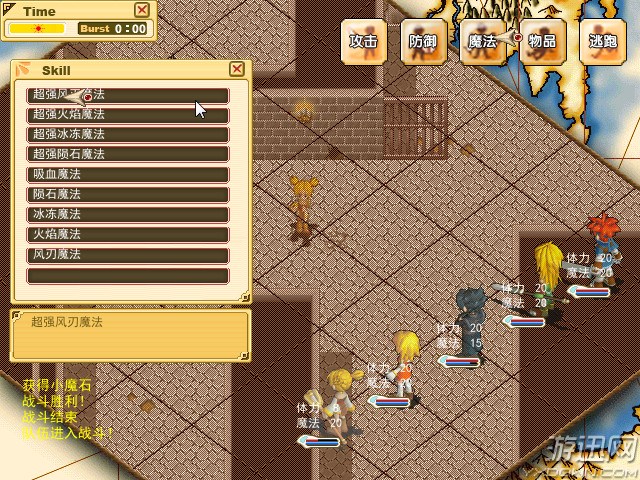Open the 魔法 magic command
This screenshot has height=480, width=640.
(x=483, y=42)
